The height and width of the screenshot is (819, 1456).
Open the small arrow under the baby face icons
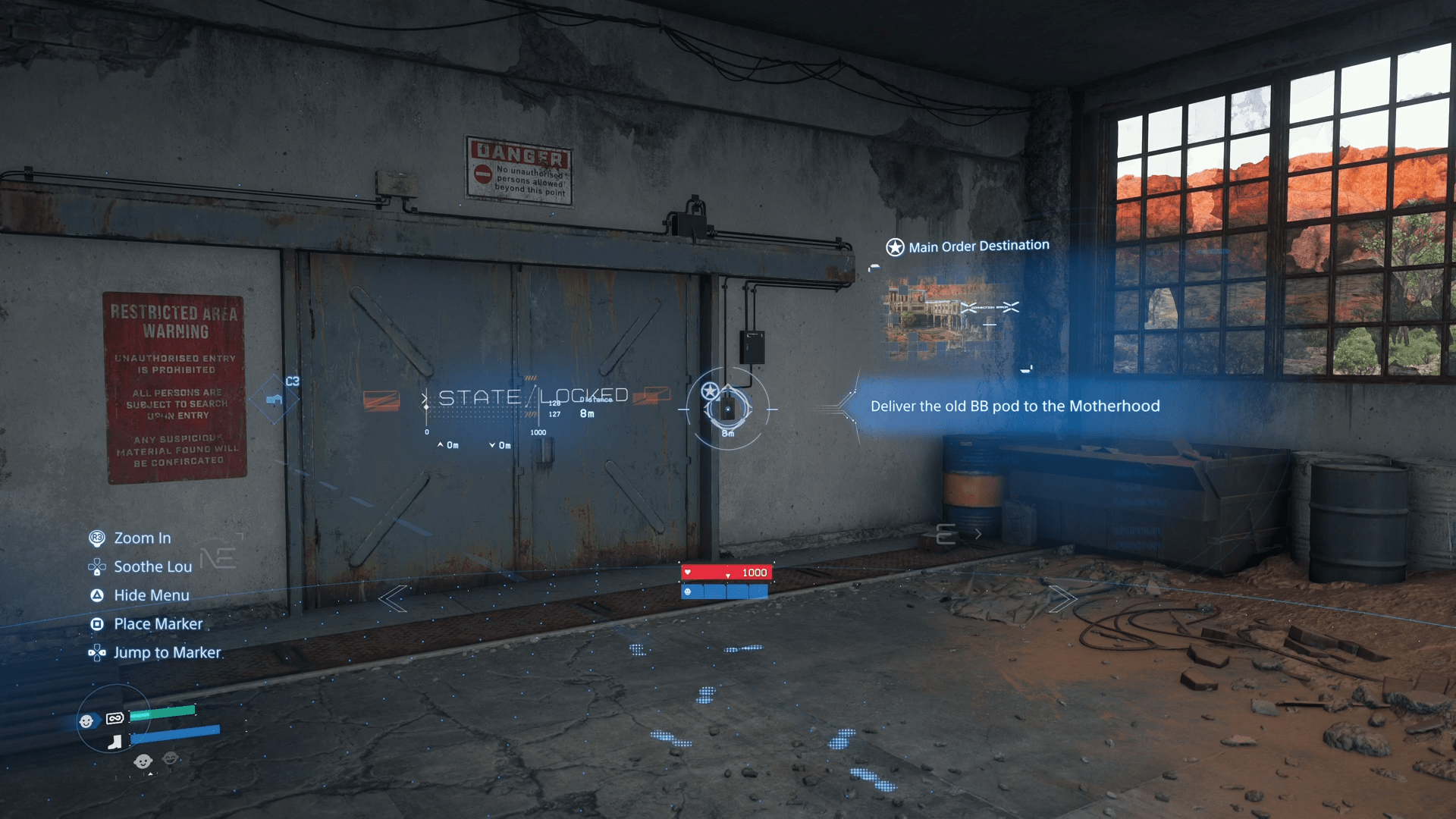150,774
